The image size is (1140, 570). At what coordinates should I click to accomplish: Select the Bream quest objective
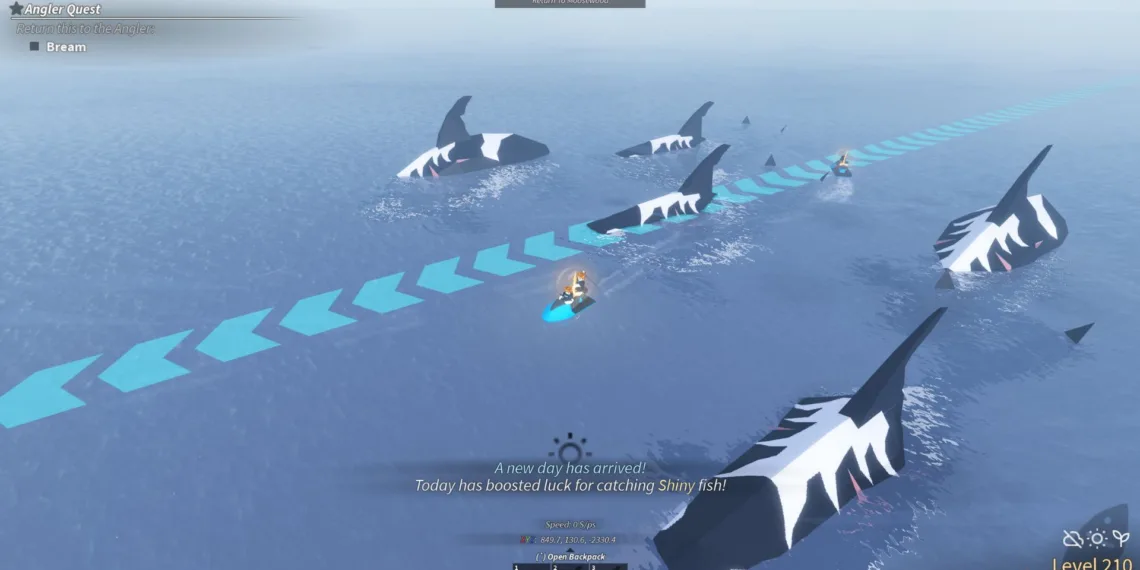(66, 47)
